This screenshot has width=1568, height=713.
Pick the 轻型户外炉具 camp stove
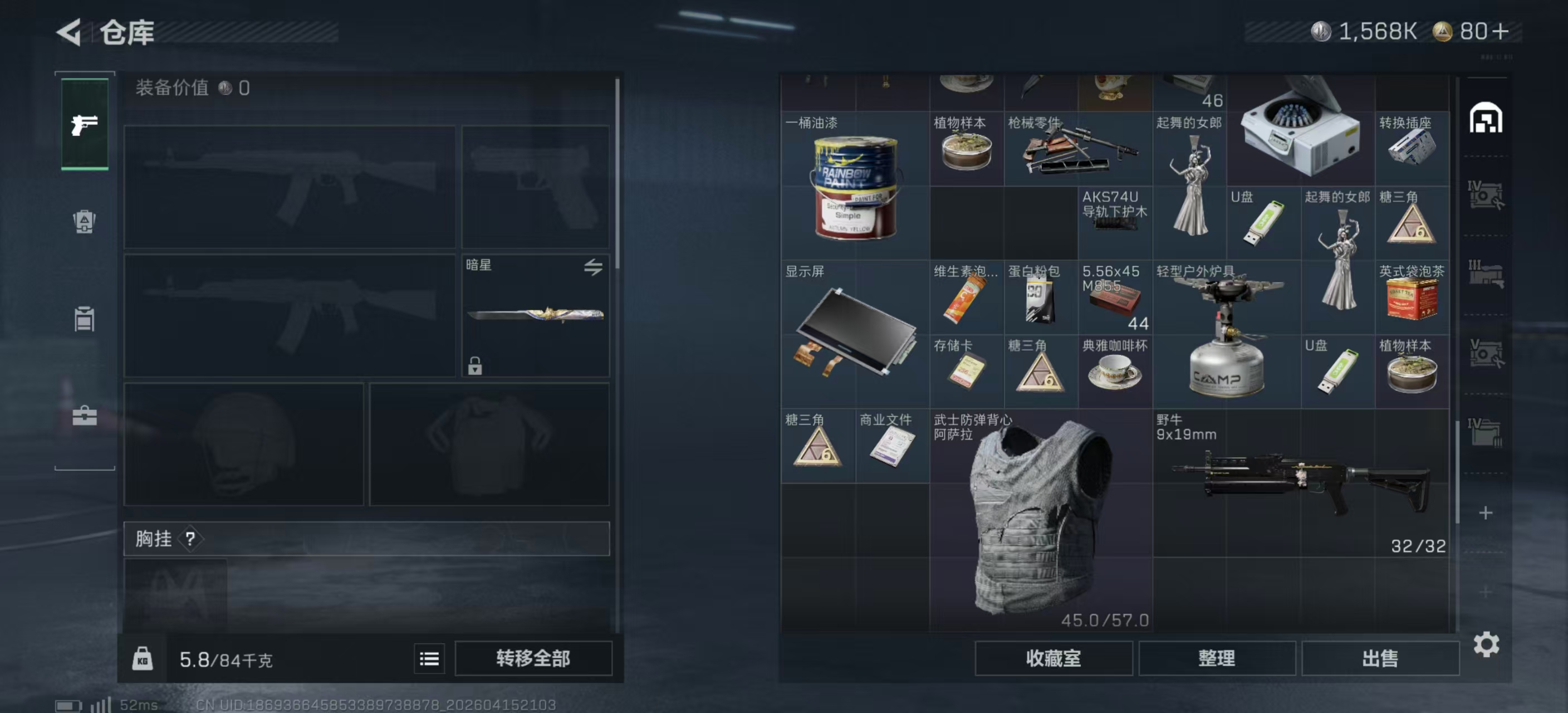coord(1226,334)
